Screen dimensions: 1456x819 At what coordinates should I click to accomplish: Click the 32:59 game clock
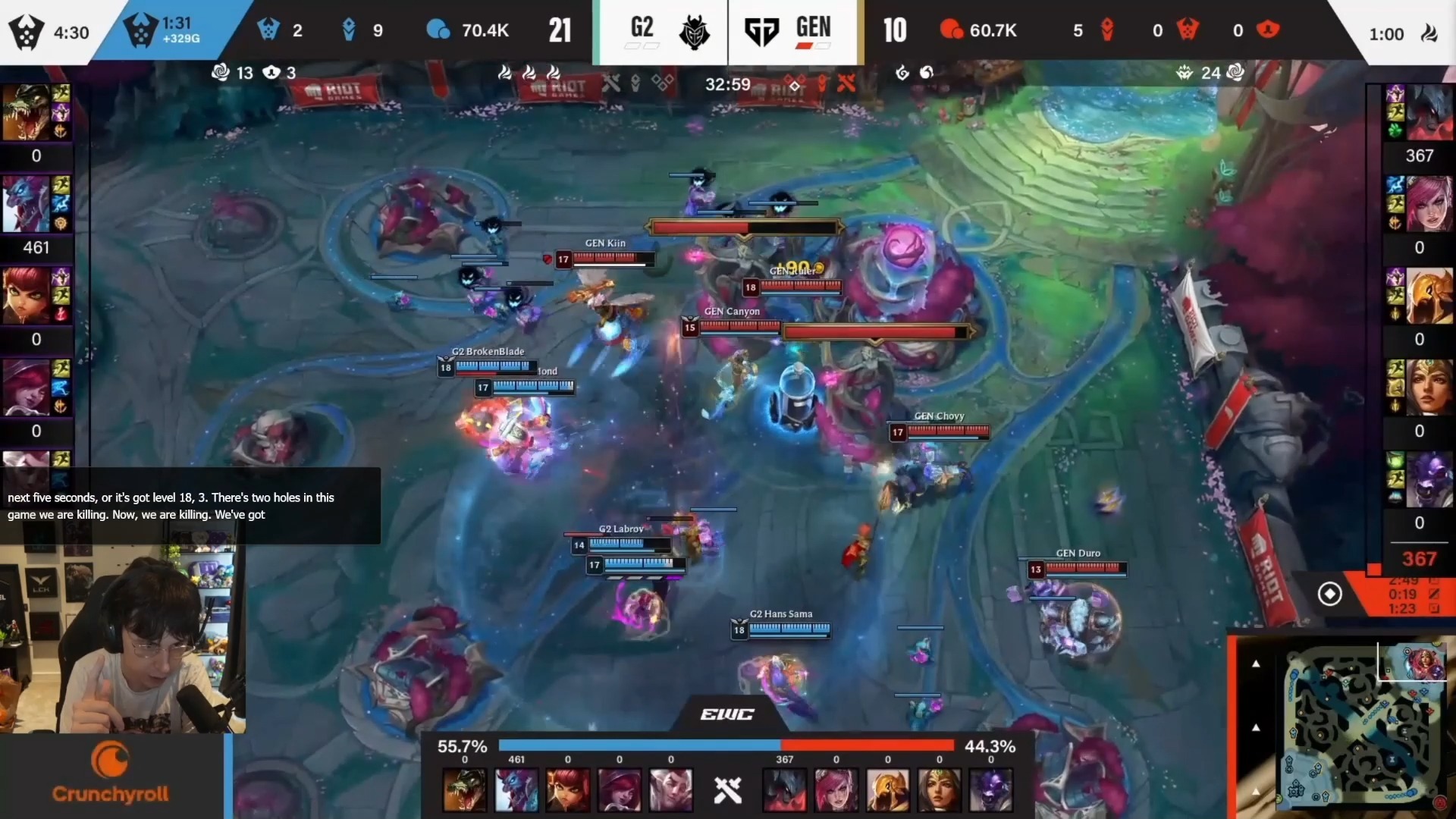(x=727, y=85)
